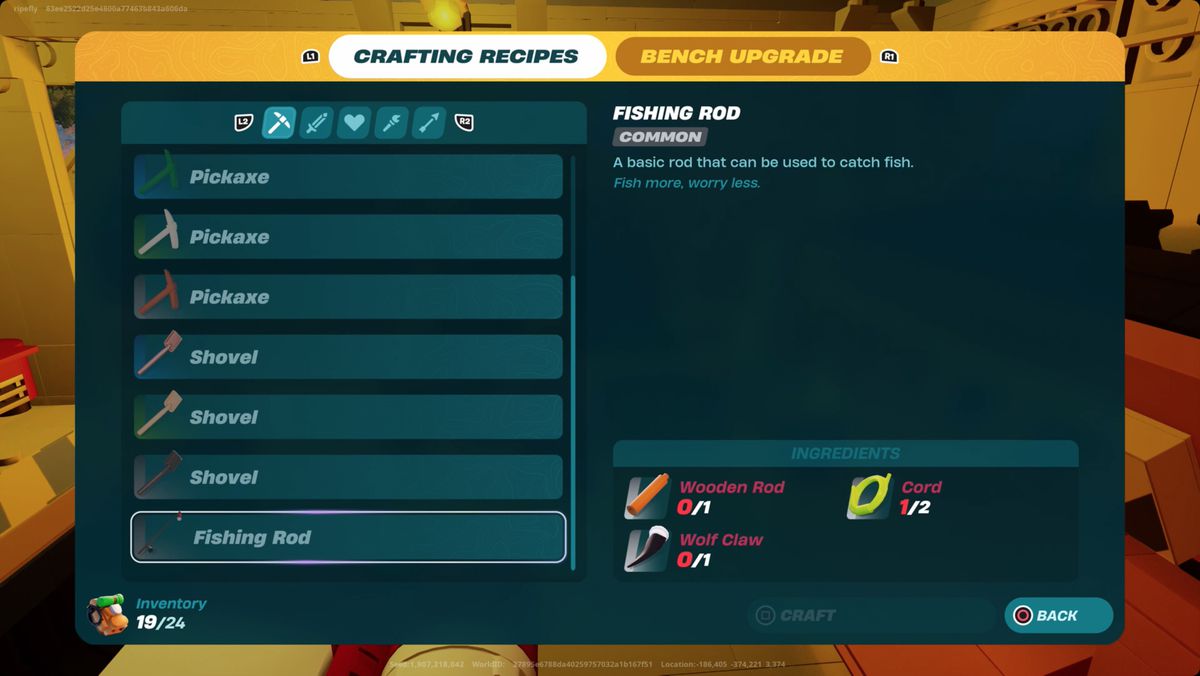Go back with the Back button
The image size is (1200, 676).
pos(1058,616)
